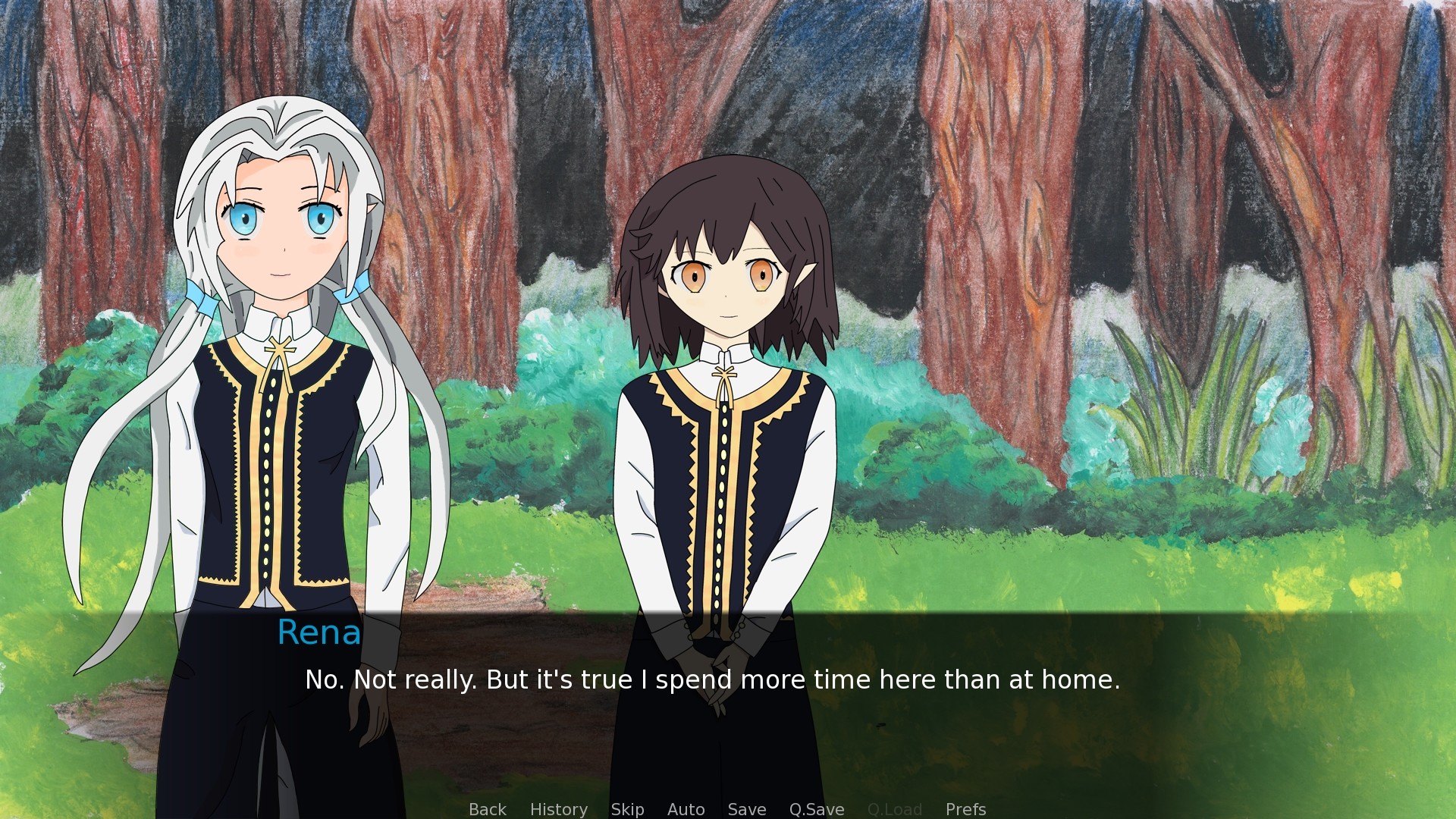Click Rena's dialogue text to continue

coord(712,679)
